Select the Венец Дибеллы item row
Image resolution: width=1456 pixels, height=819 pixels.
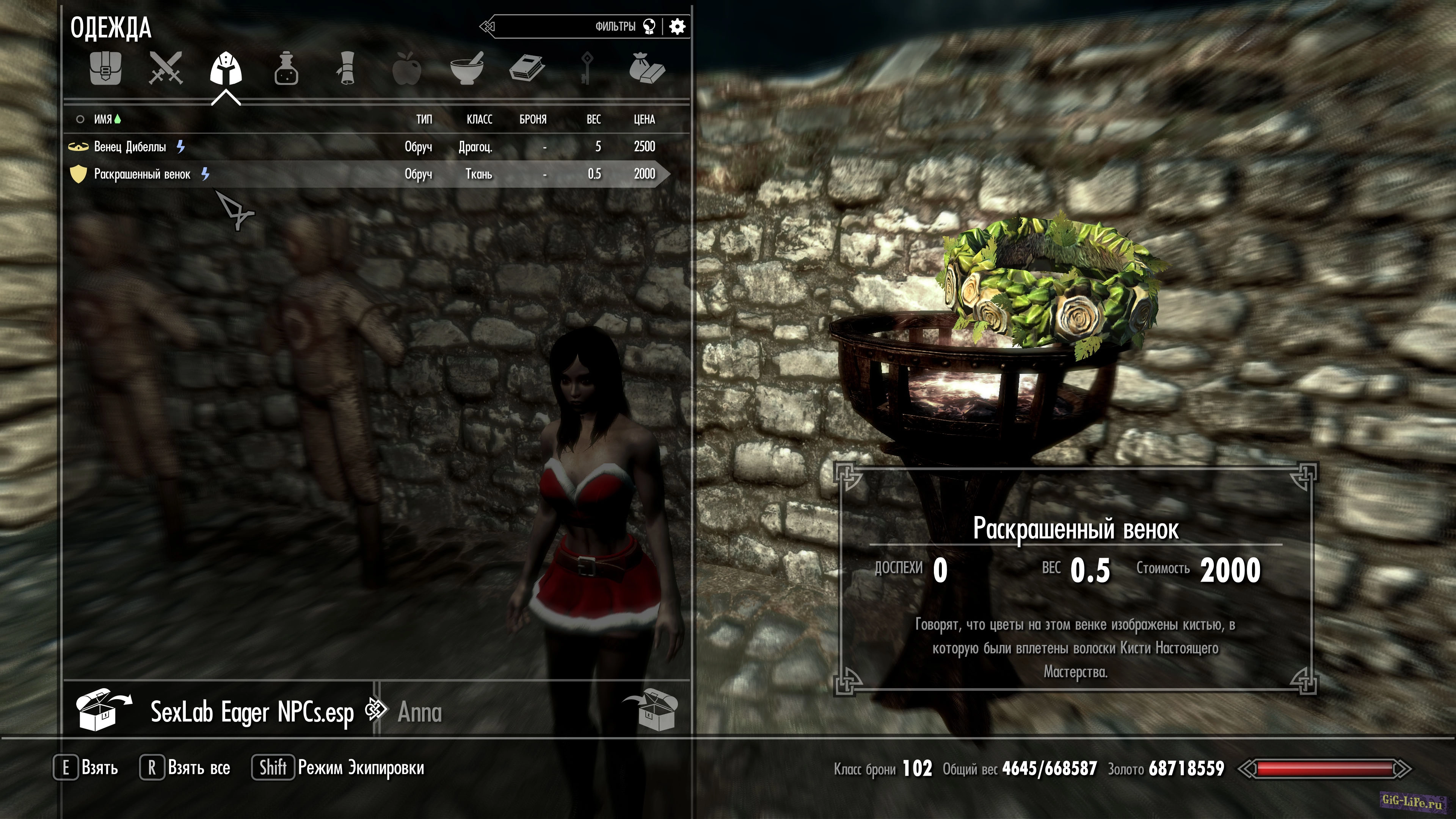pos(362,147)
